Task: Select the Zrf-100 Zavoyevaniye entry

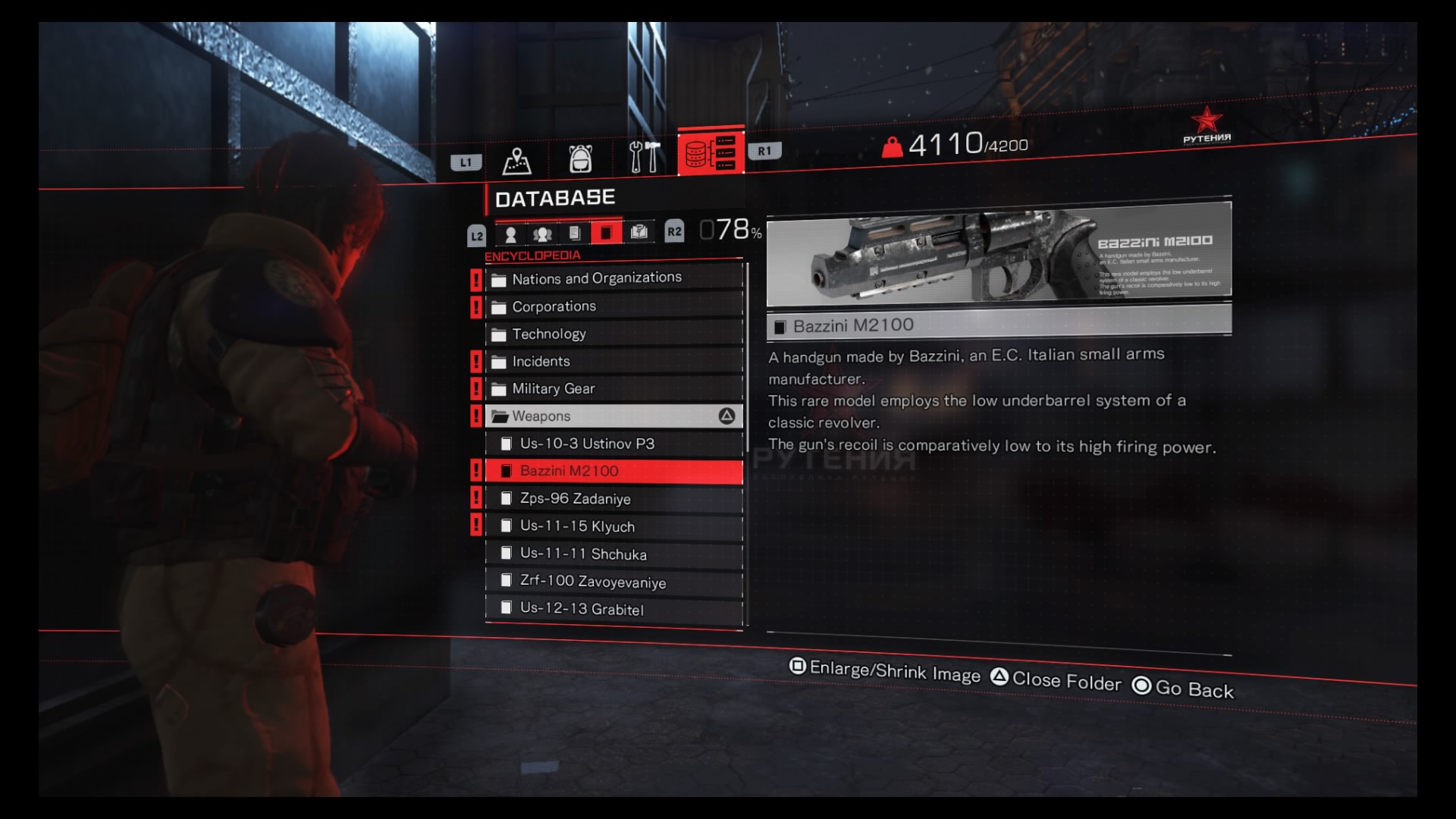Action: click(593, 582)
